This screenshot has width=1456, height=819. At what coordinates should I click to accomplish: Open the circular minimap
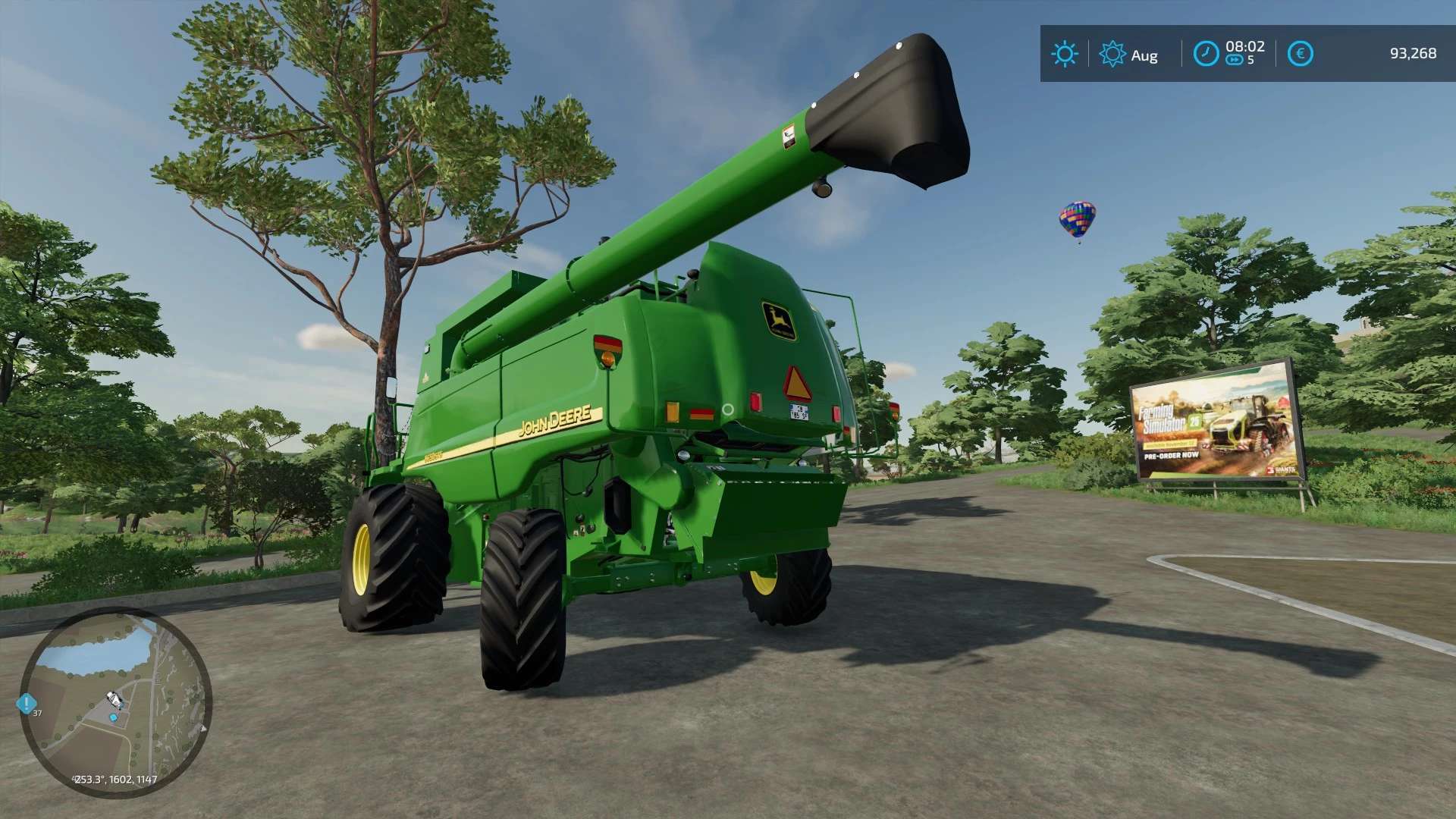[x=115, y=701]
